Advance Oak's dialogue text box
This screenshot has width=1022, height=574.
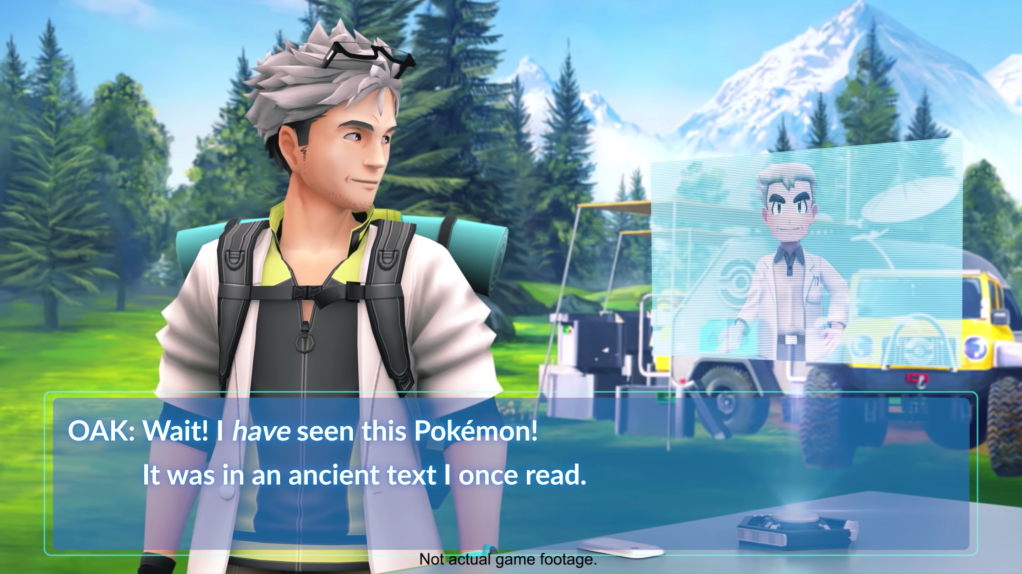(x=510, y=472)
